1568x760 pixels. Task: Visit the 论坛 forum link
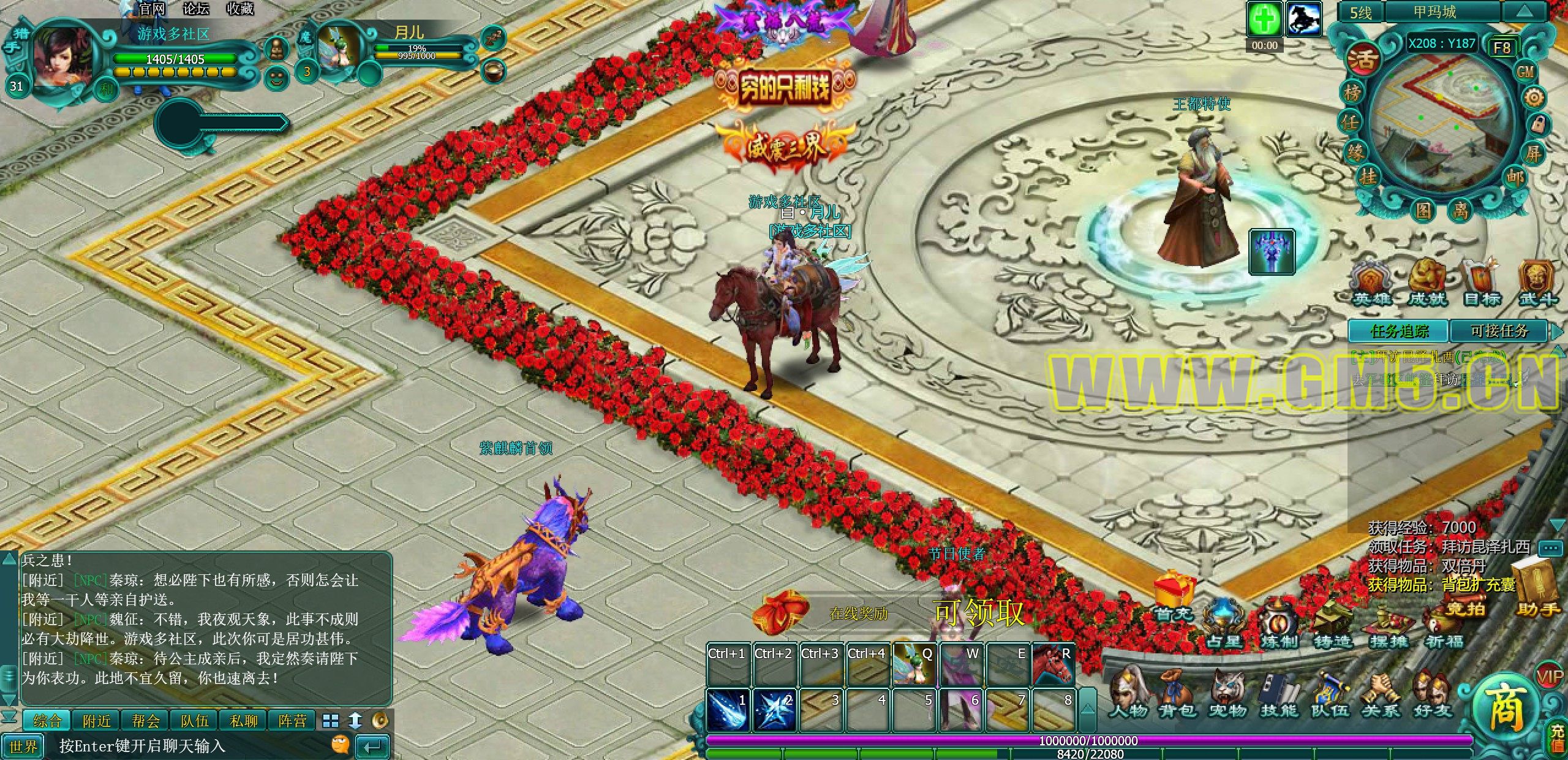(196, 9)
